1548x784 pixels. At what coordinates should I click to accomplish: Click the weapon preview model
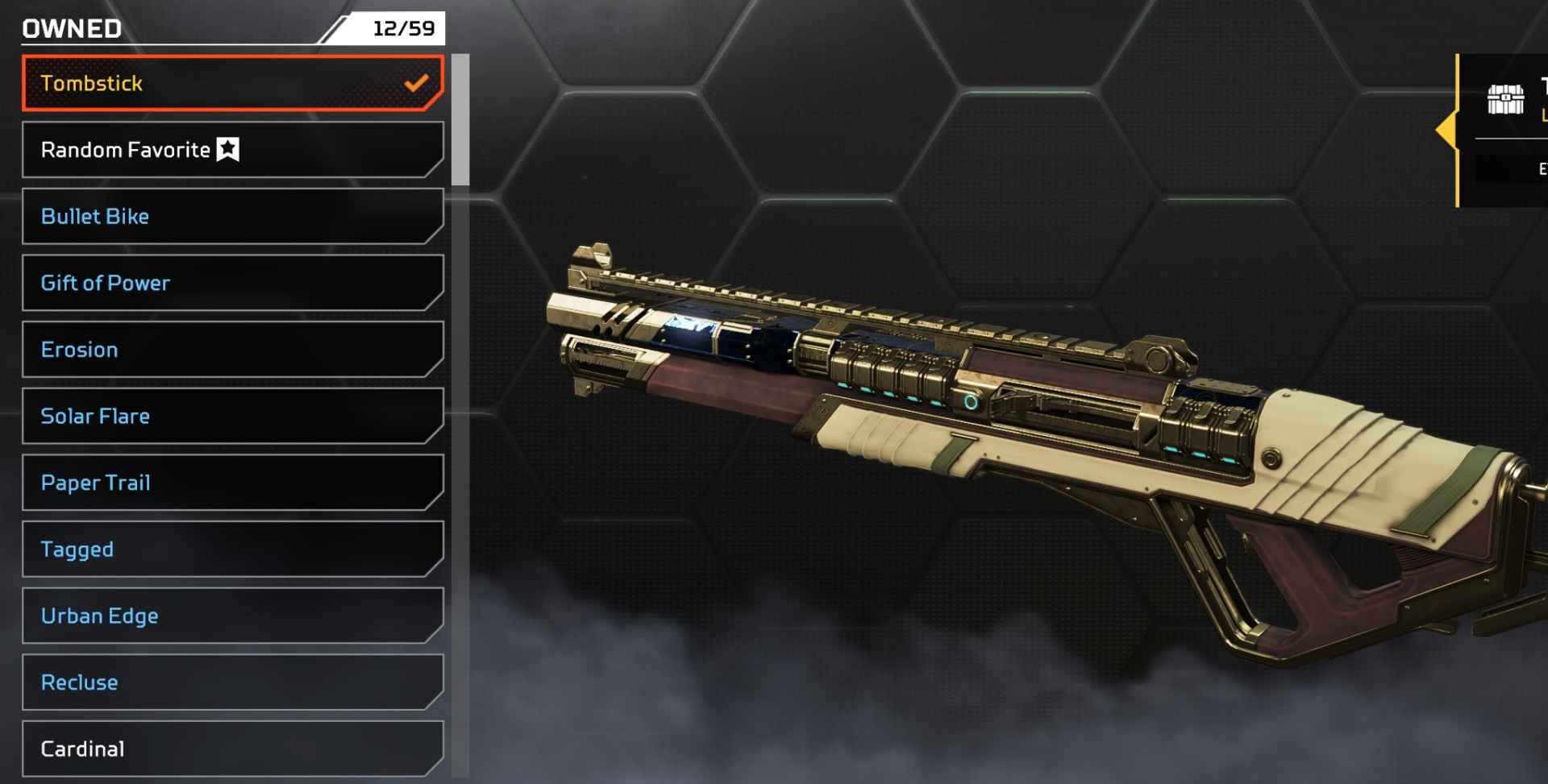pos(1008,403)
